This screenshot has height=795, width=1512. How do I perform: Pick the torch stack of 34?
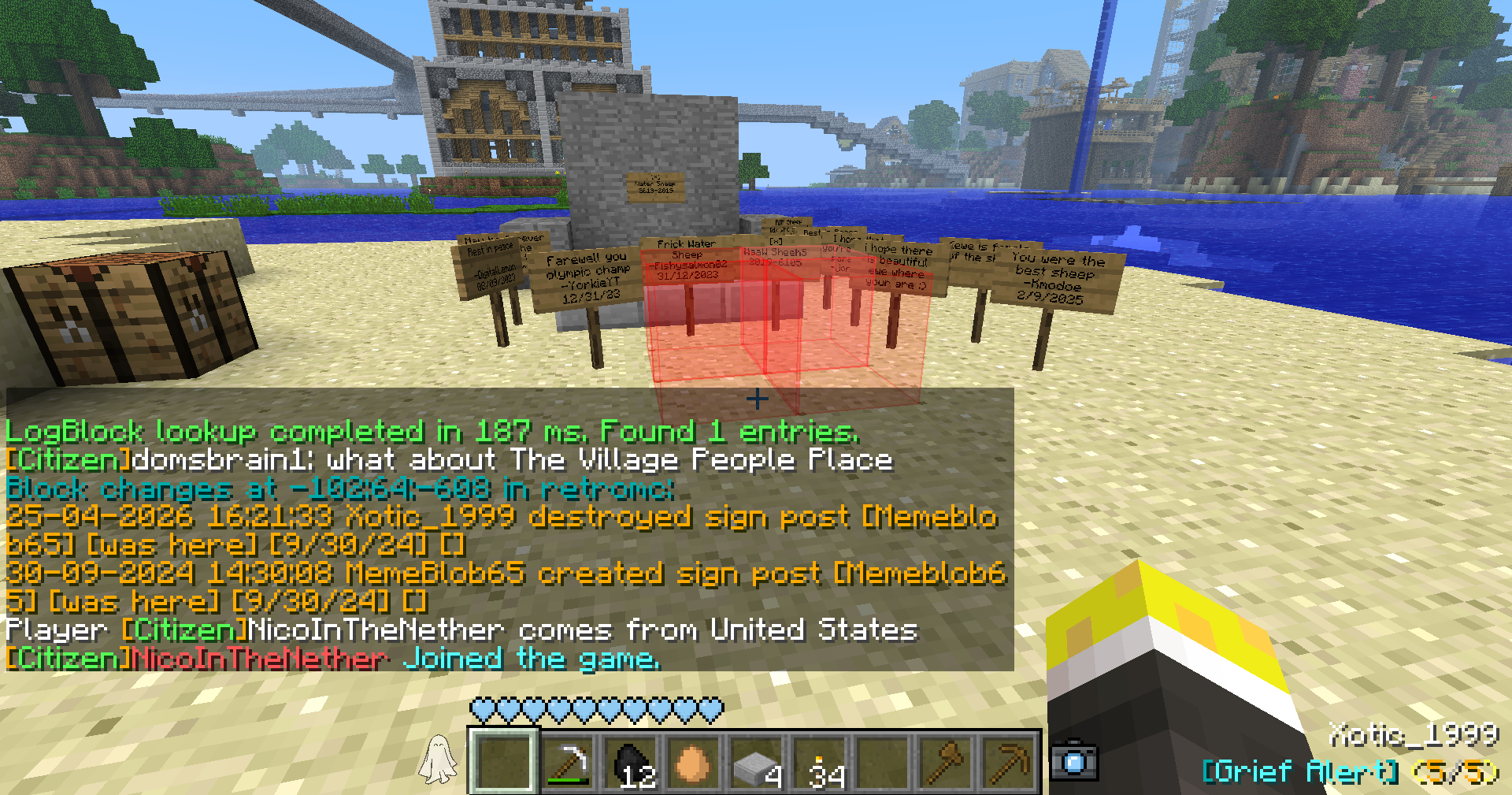coord(819,762)
